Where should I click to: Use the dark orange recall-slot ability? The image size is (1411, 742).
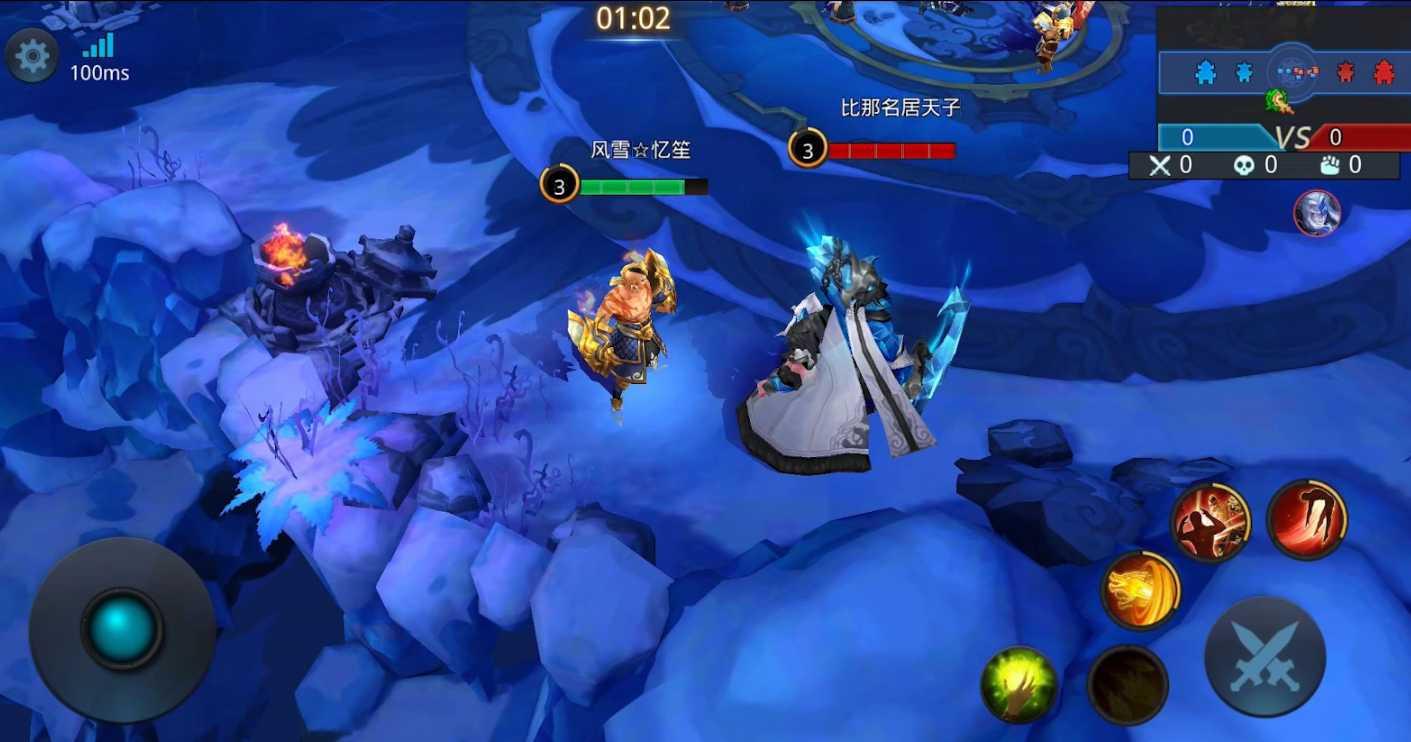[x=1128, y=685]
